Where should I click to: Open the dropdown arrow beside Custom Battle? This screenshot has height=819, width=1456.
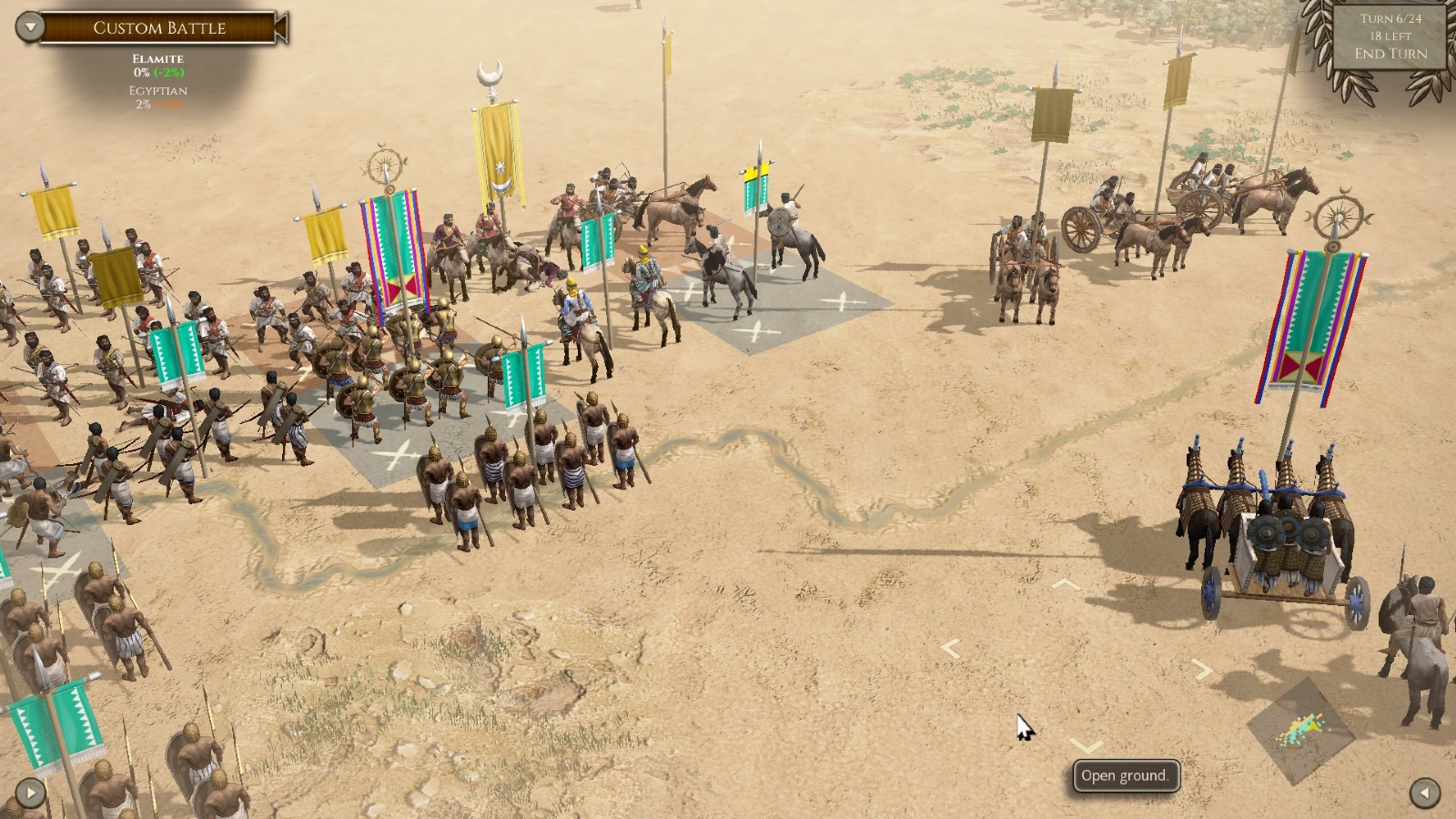[x=30, y=26]
